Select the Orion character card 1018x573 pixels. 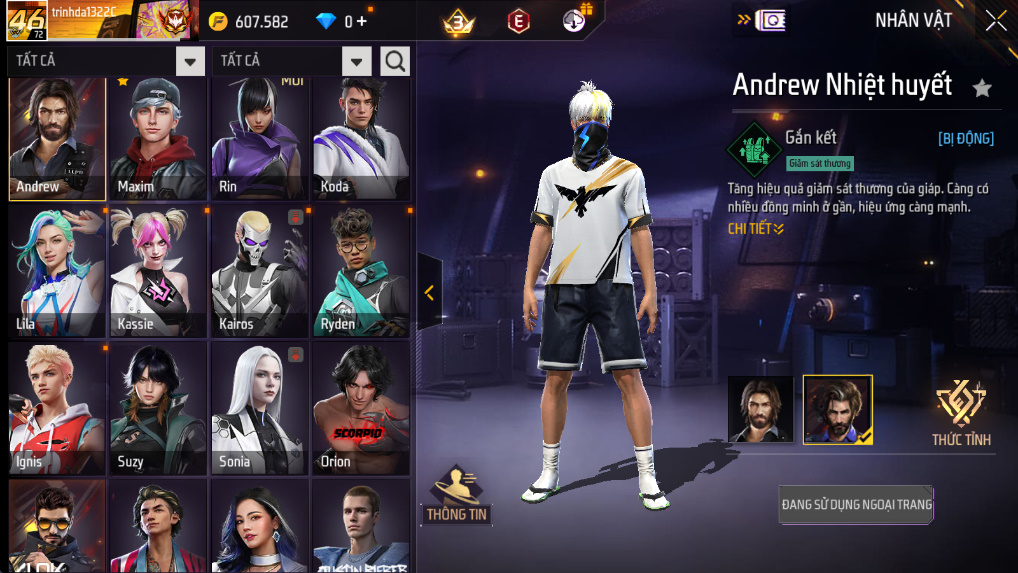pos(361,408)
